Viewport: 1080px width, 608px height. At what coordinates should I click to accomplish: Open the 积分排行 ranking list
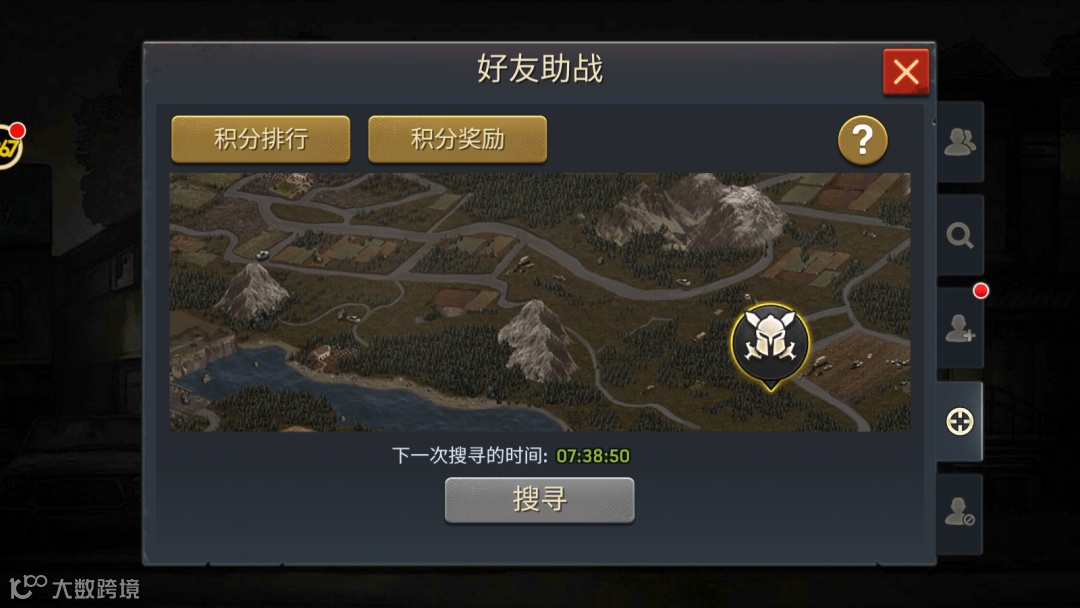click(261, 139)
